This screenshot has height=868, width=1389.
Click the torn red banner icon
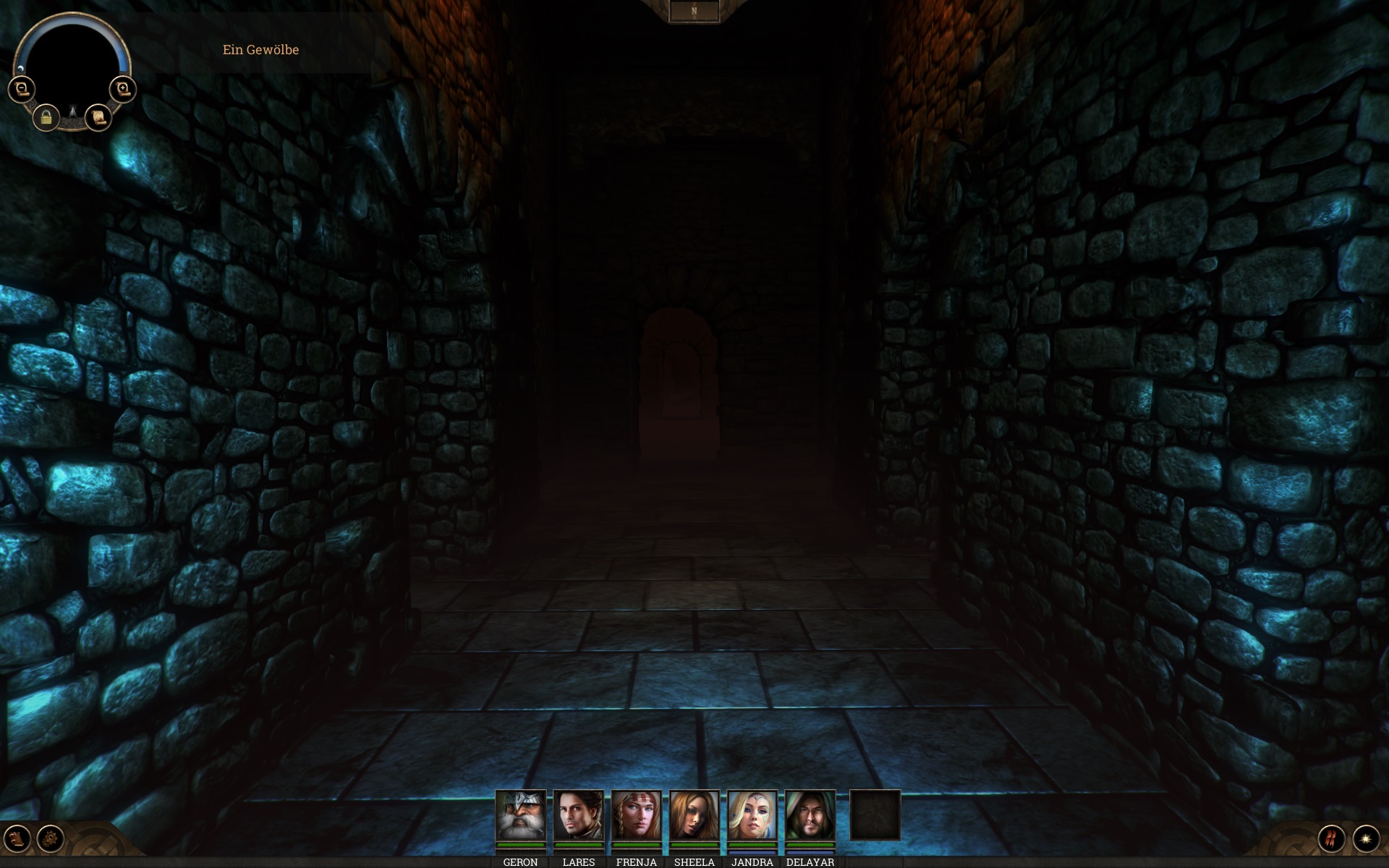[x=1332, y=838]
